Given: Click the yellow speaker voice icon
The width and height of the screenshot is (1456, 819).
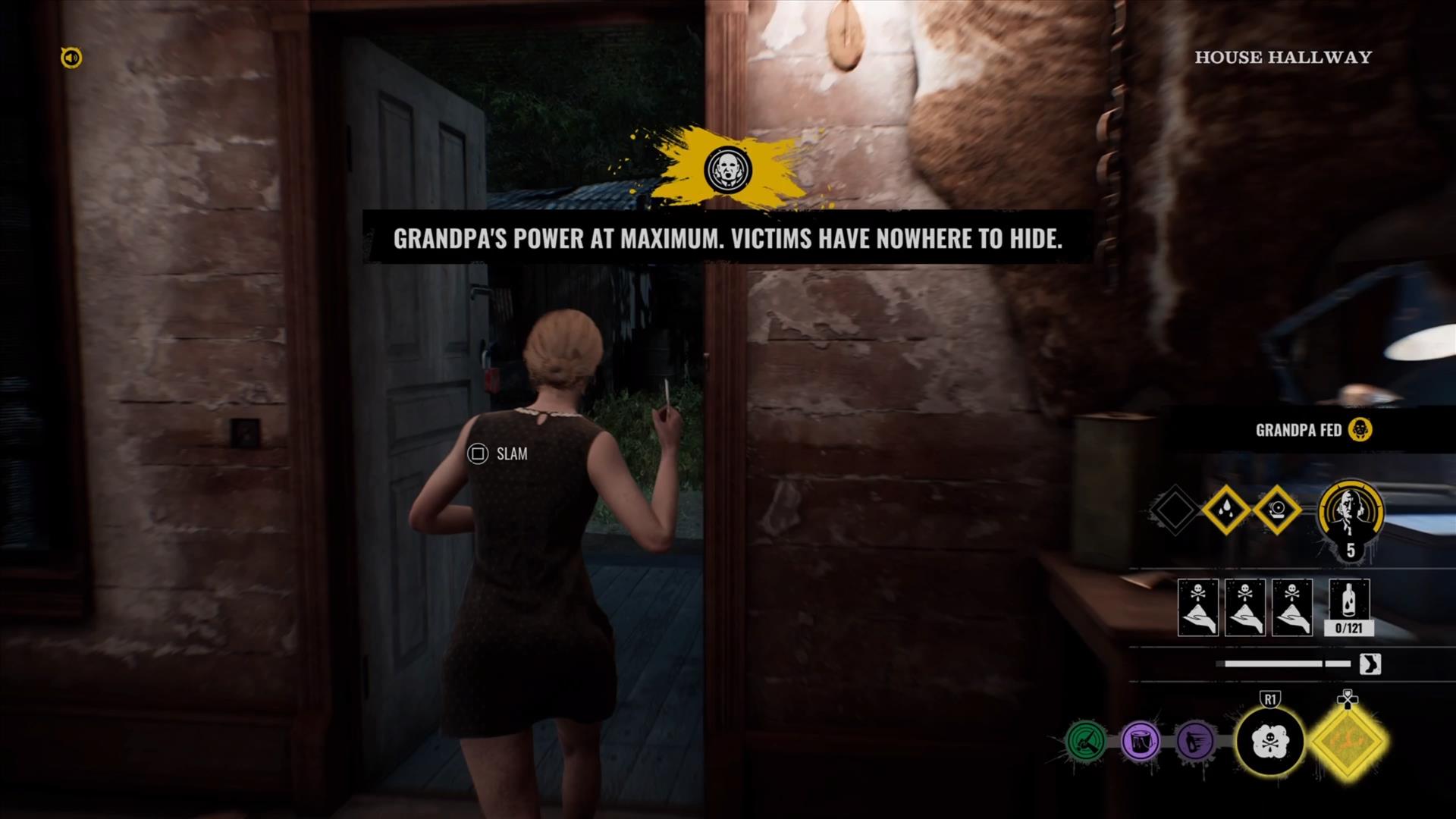Looking at the screenshot, I should point(71,58).
